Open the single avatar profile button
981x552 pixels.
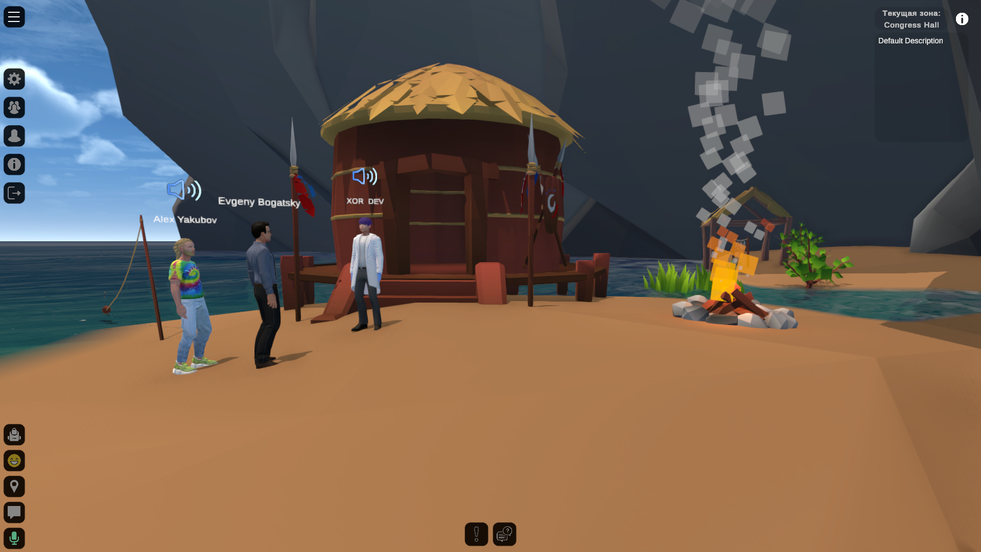pyautogui.click(x=14, y=136)
